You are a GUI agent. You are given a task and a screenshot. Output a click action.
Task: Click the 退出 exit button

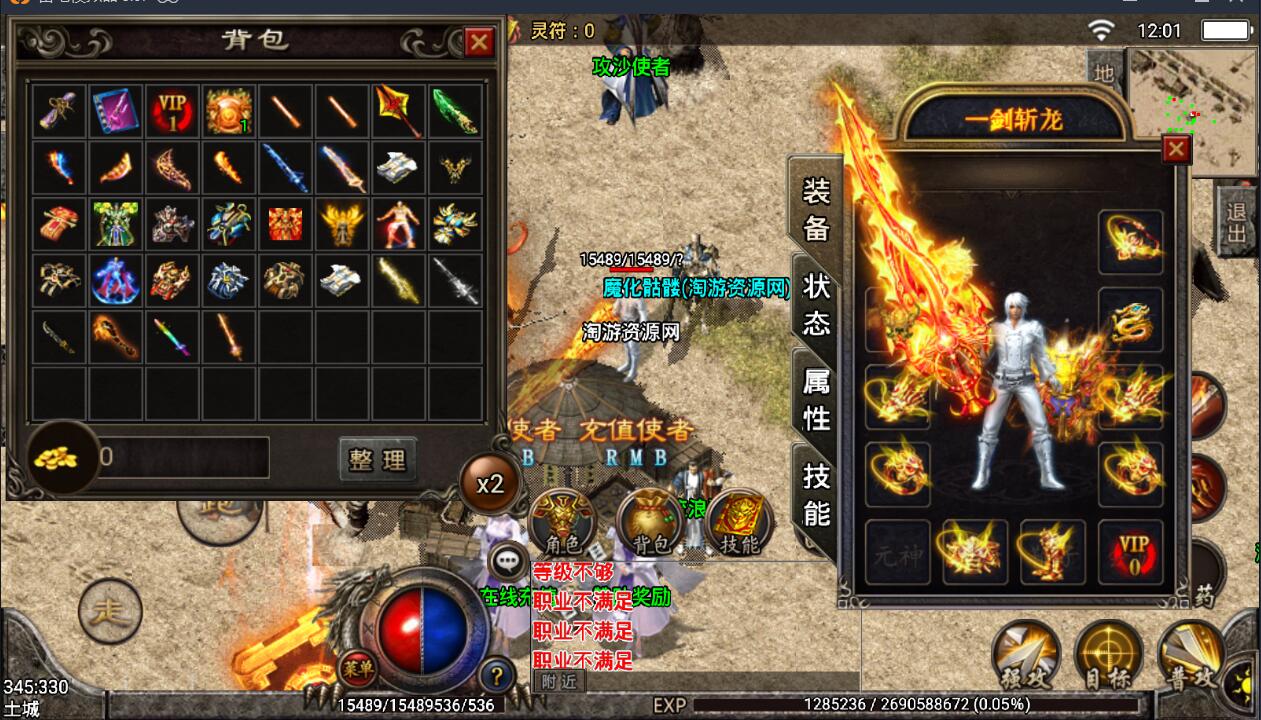coord(1237,220)
